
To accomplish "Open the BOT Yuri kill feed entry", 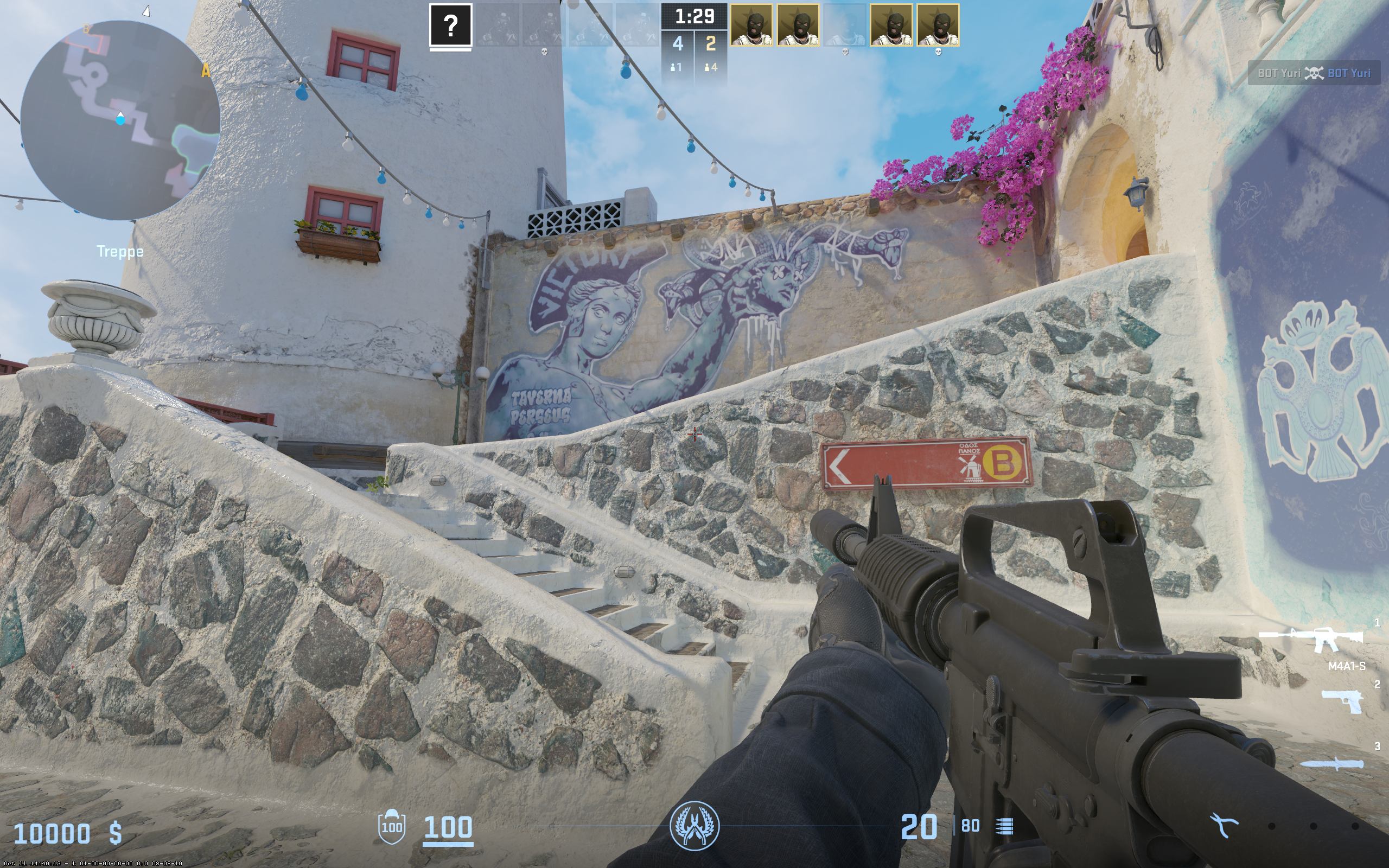I will (x=1313, y=73).
